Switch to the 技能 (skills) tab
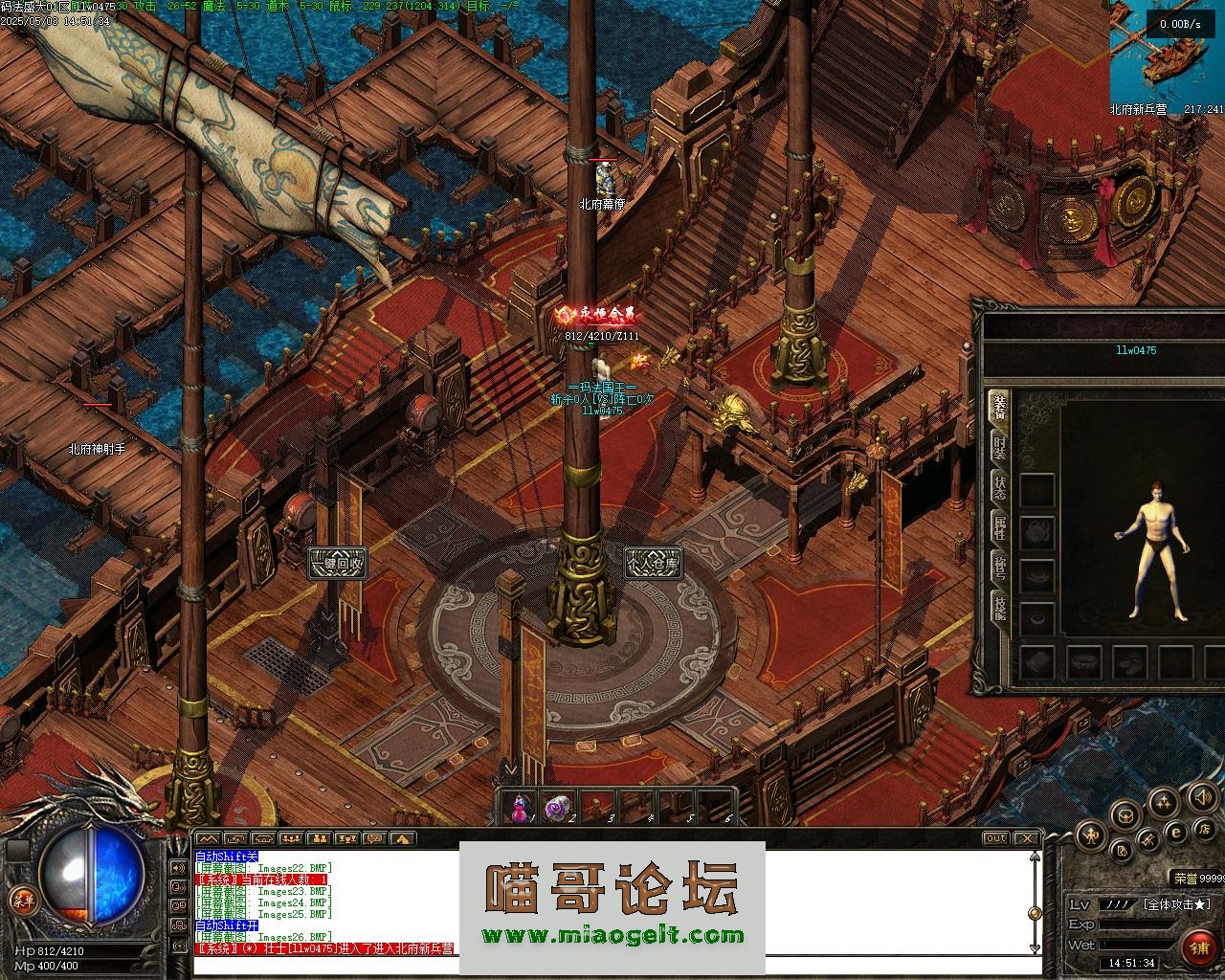The image size is (1225, 980). coord(998,607)
